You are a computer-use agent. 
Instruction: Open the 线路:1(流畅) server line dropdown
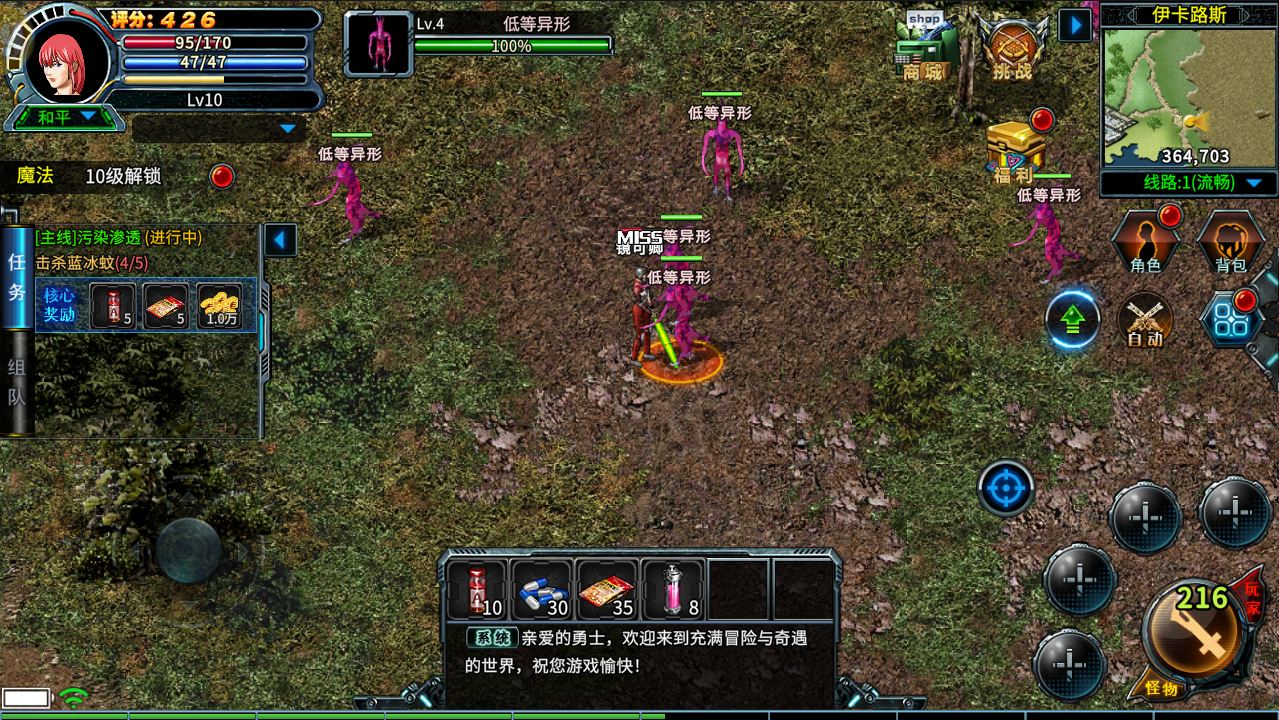click(1189, 183)
